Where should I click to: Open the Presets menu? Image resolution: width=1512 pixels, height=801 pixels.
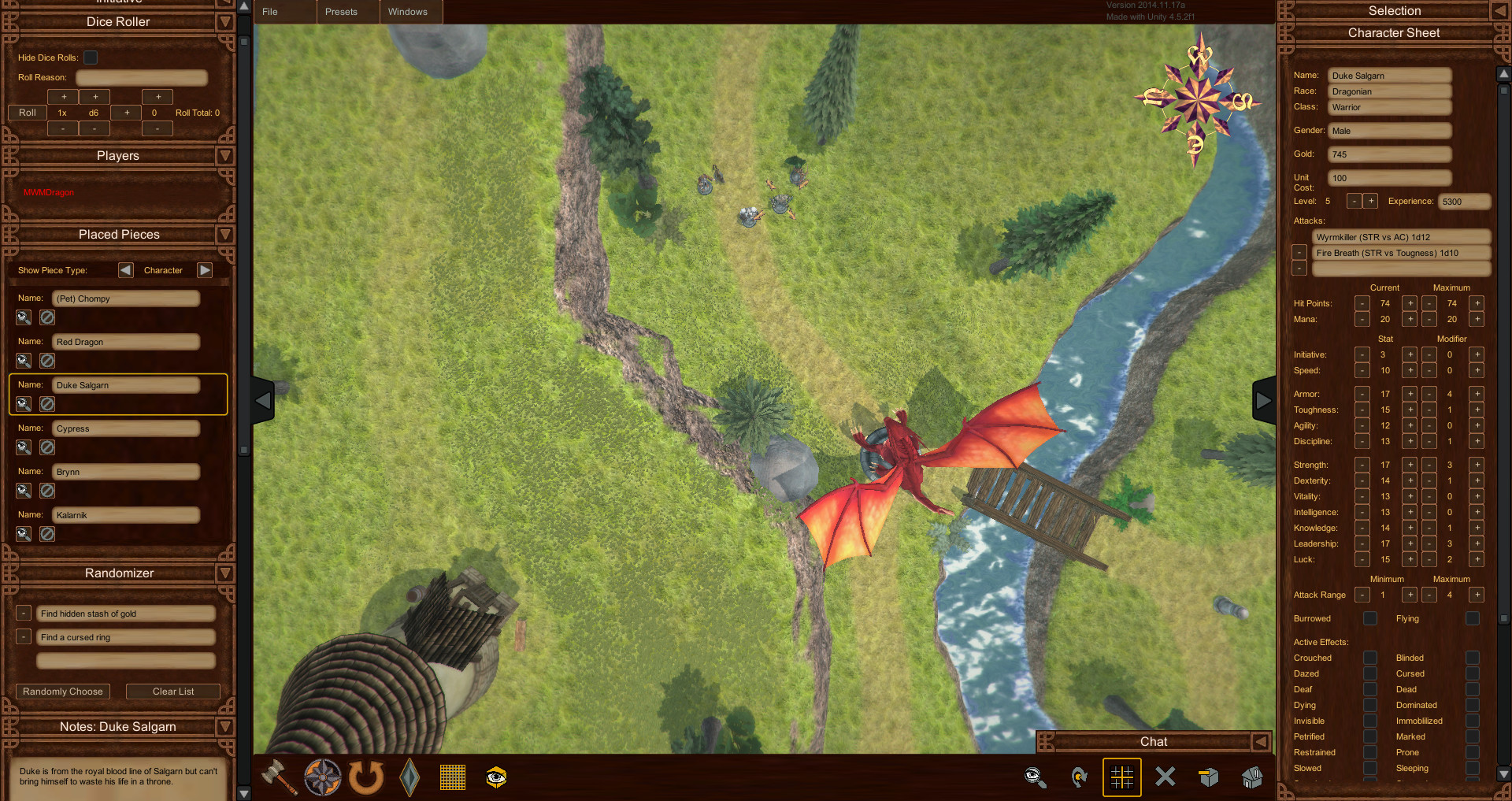point(341,12)
